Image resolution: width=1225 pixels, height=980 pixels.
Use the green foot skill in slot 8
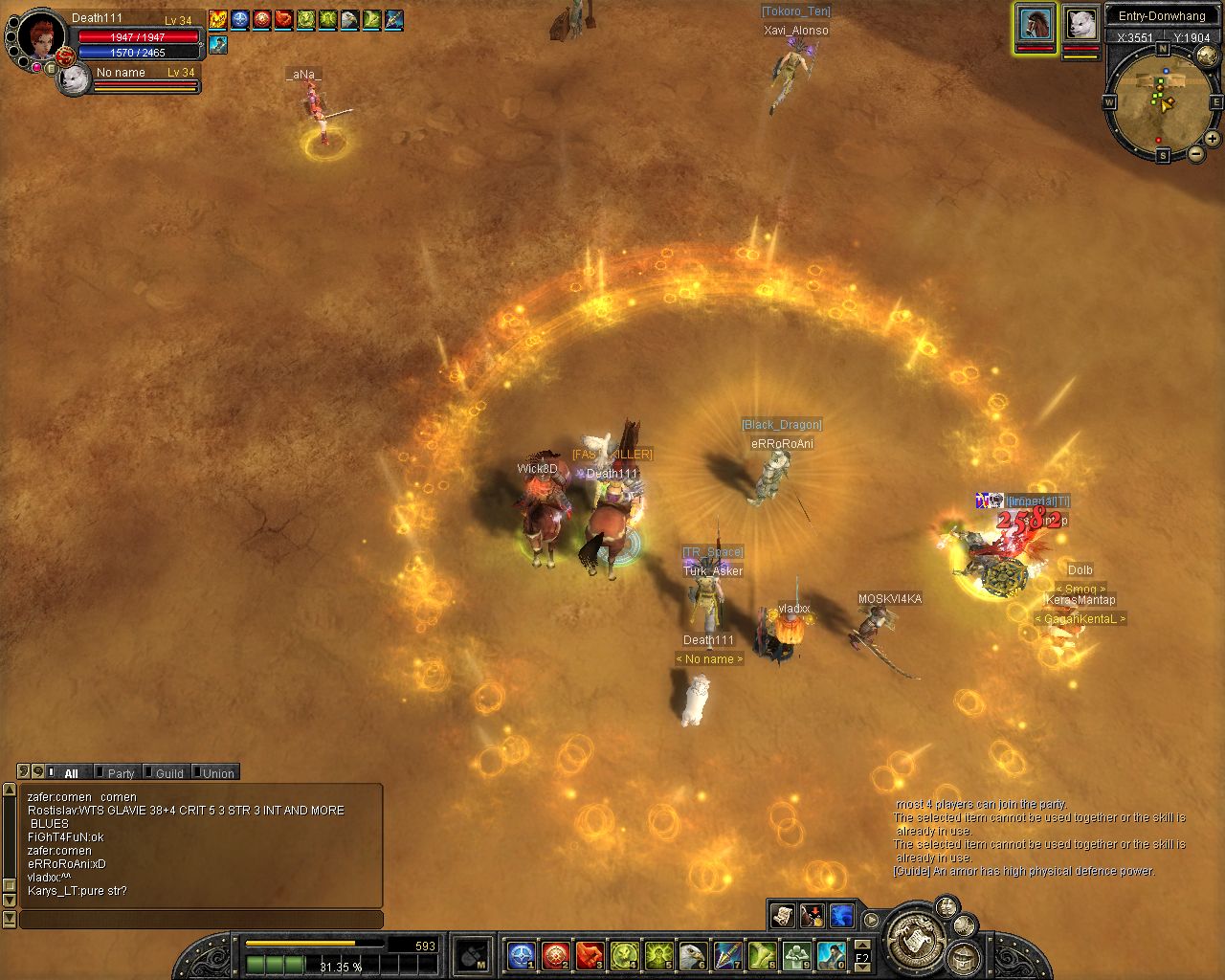tap(762, 954)
